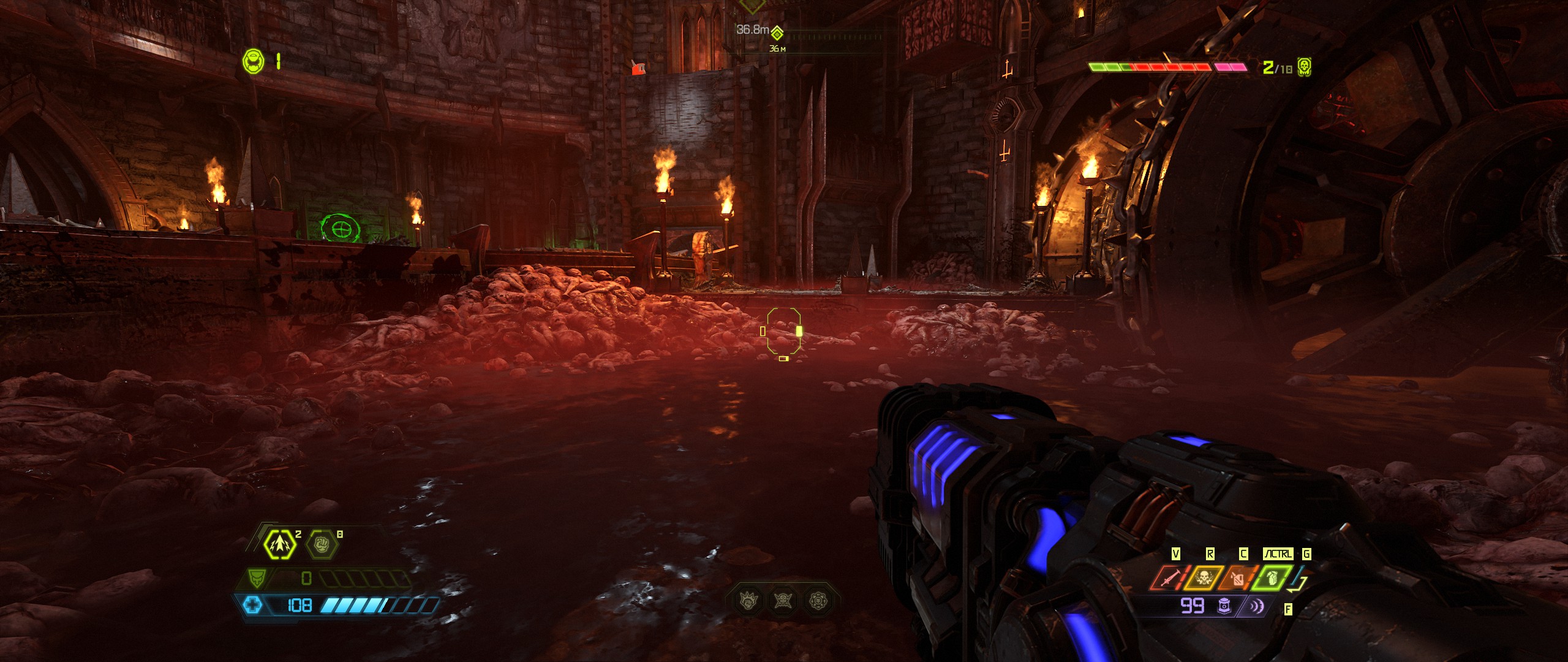Screen dimensions: 1568x662
Task: Choose the chainsaw fuel canister icon
Action: [x=1238, y=578]
